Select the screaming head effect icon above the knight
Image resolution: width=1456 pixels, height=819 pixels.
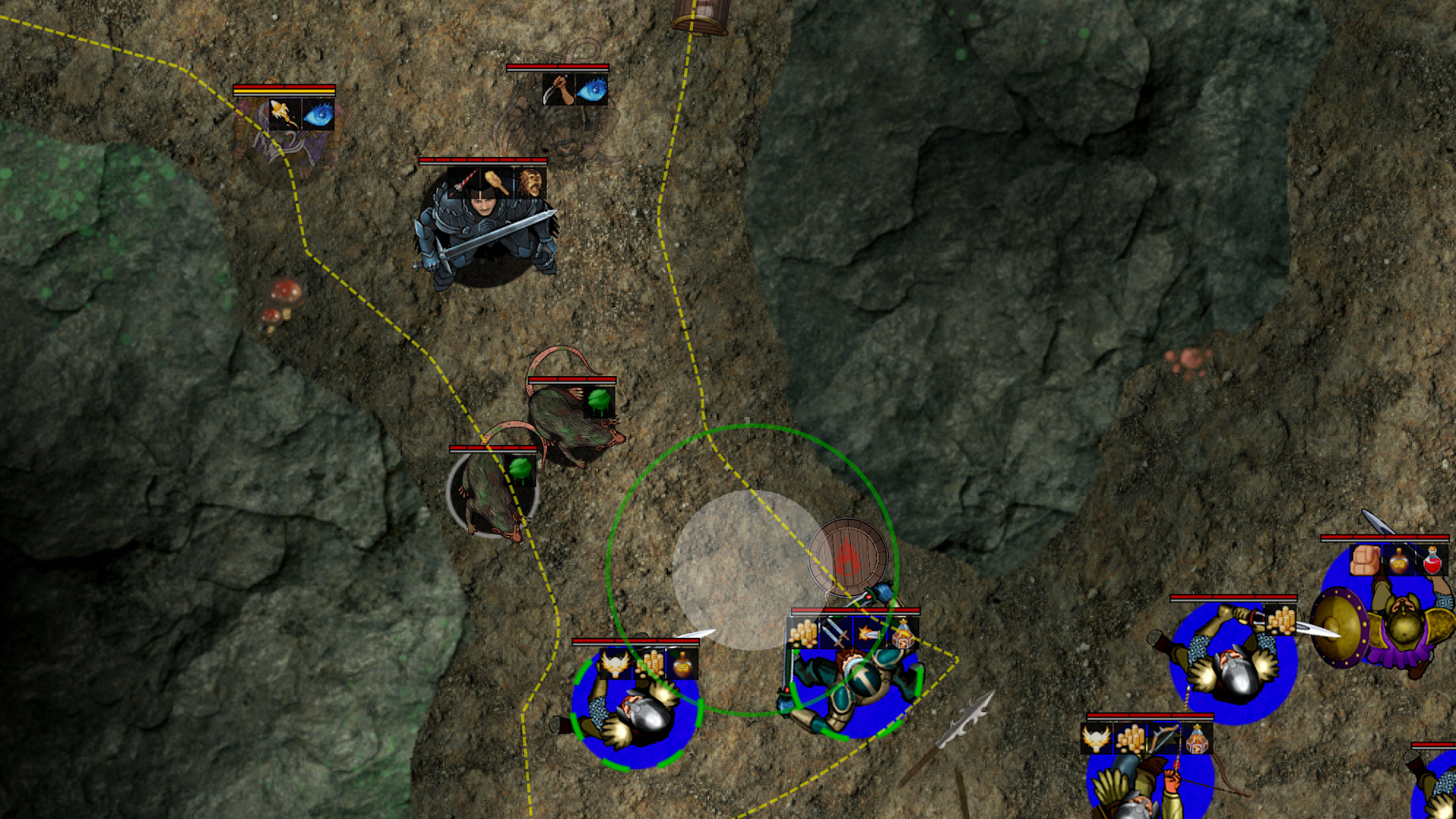(532, 182)
